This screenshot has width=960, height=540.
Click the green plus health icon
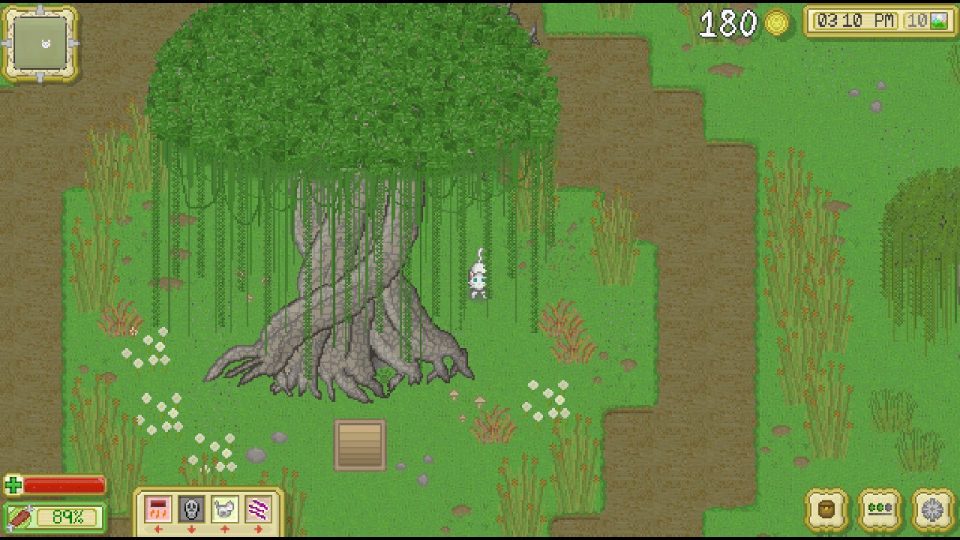tap(13, 486)
